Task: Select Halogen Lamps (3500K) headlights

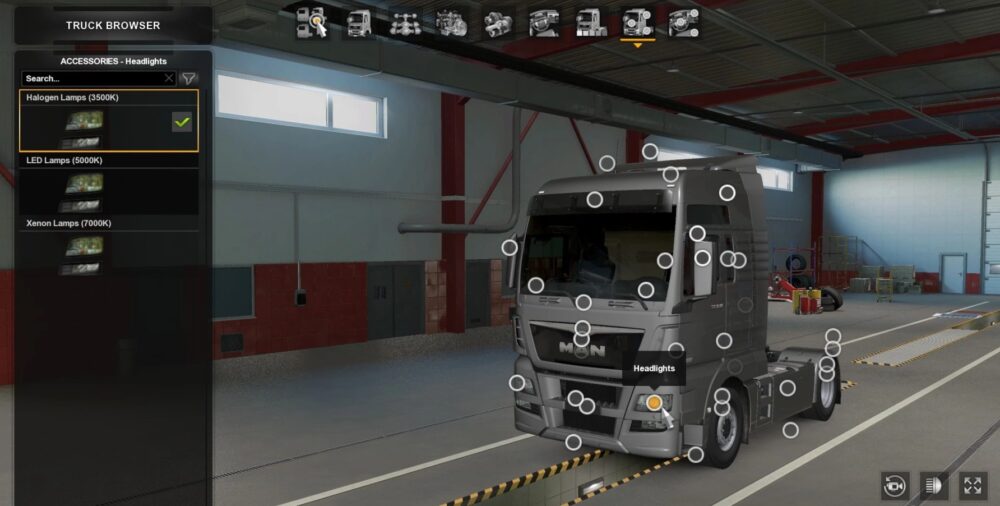Action: tap(109, 127)
